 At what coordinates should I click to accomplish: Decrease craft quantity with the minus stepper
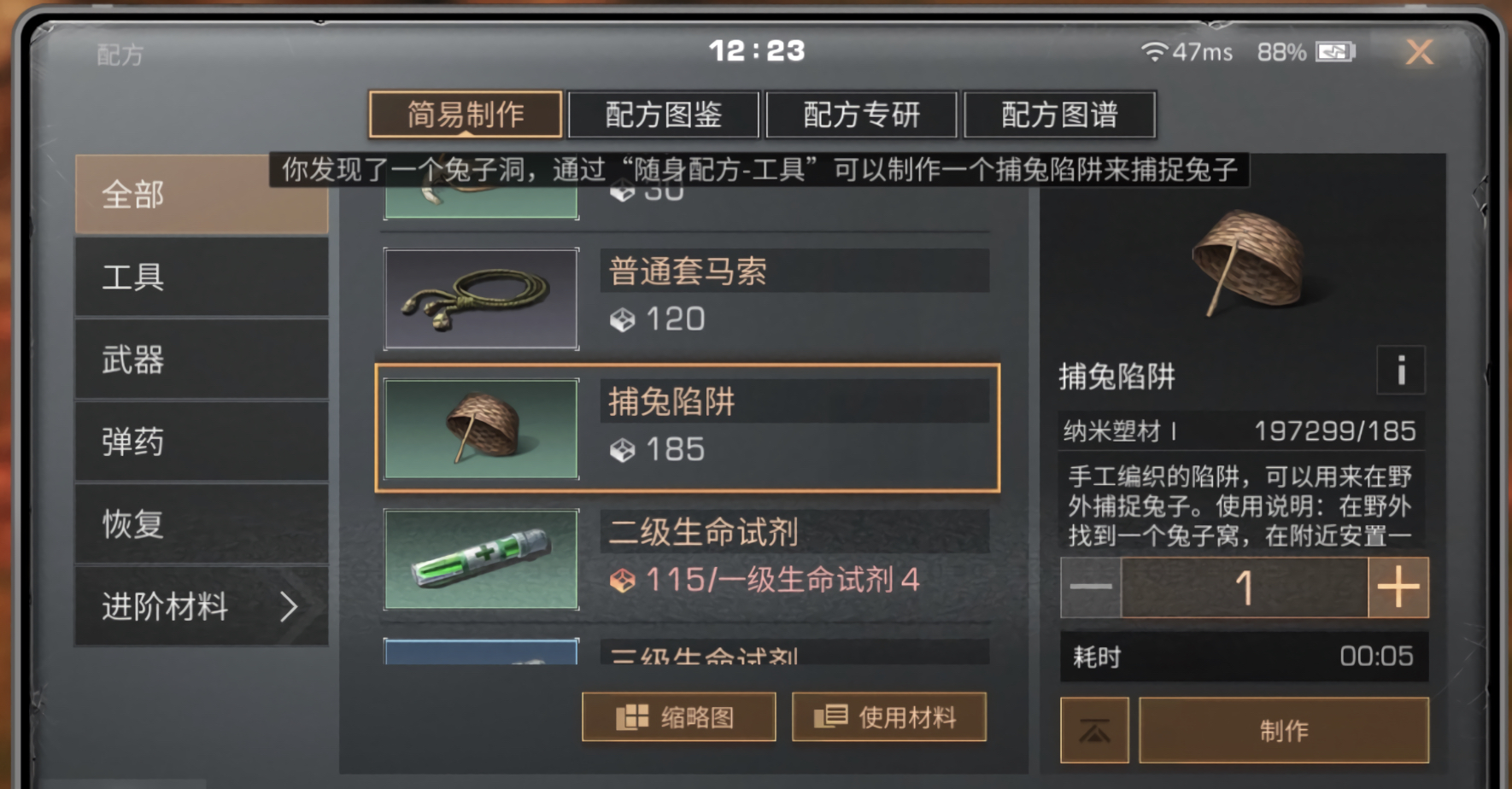[1091, 587]
